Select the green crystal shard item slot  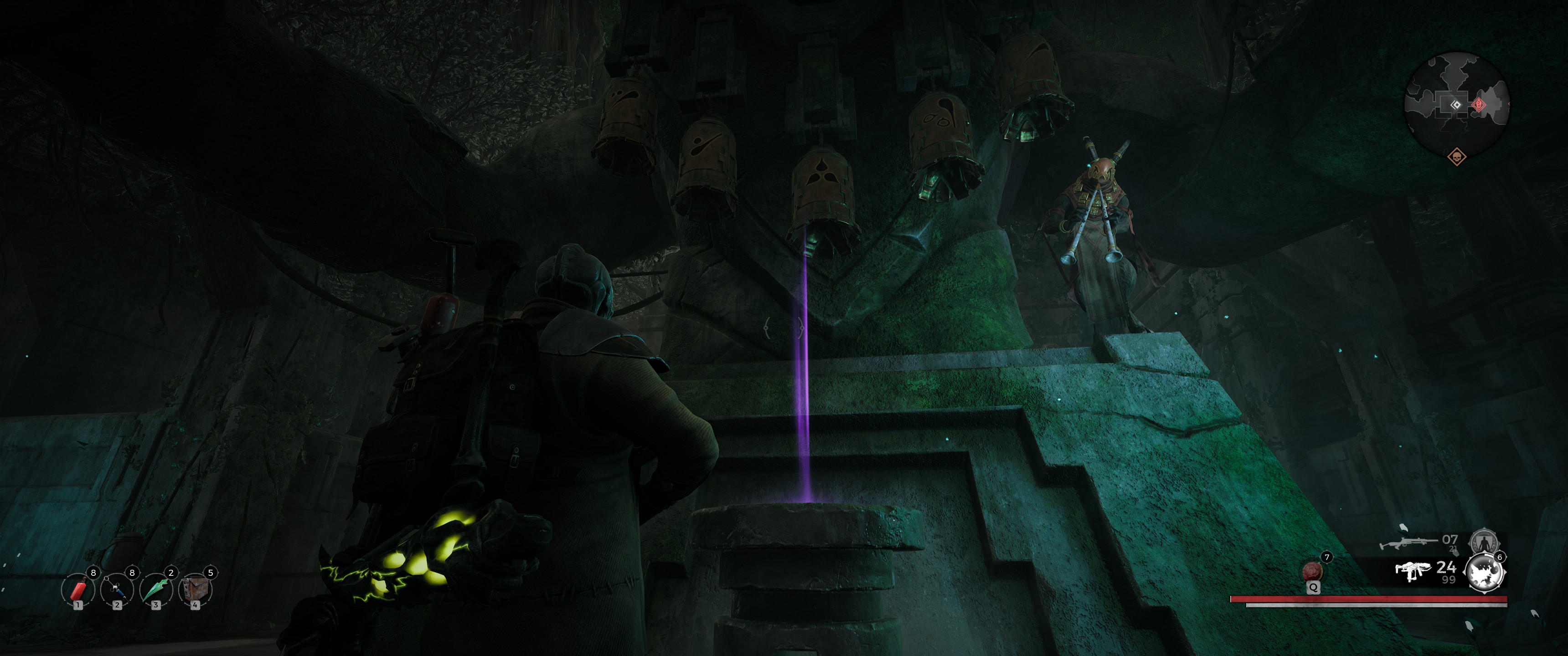coord(156,589)
